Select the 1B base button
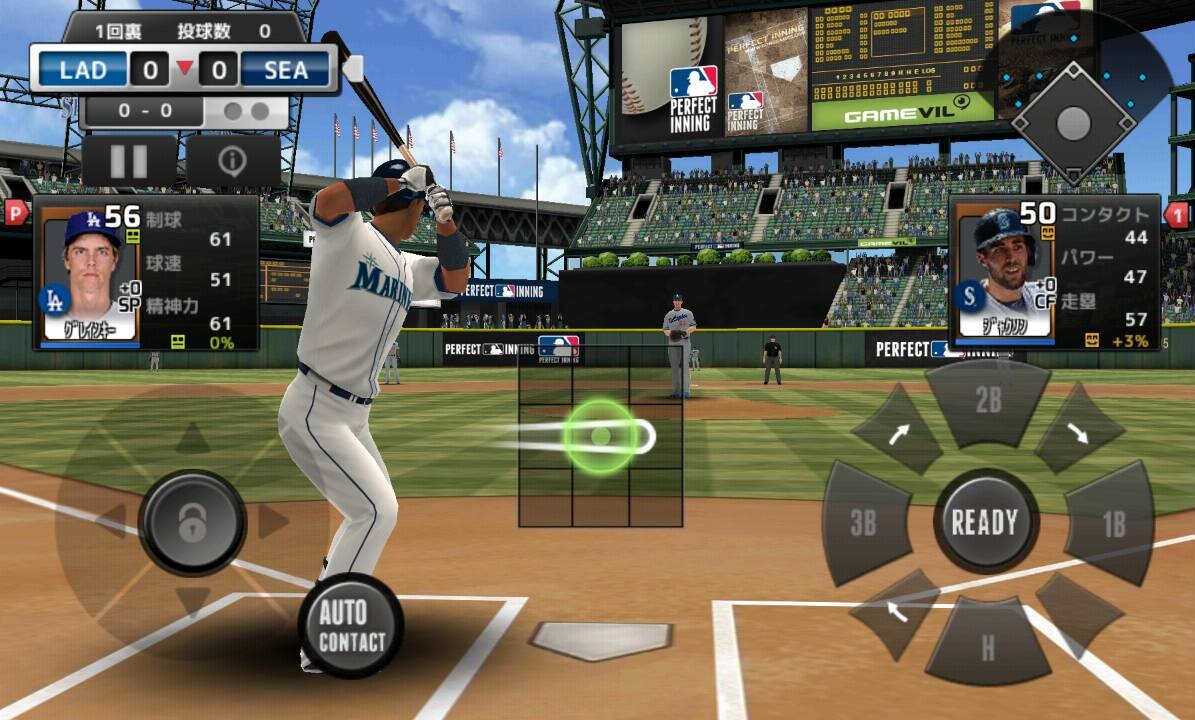 (x=1111, y=523)
